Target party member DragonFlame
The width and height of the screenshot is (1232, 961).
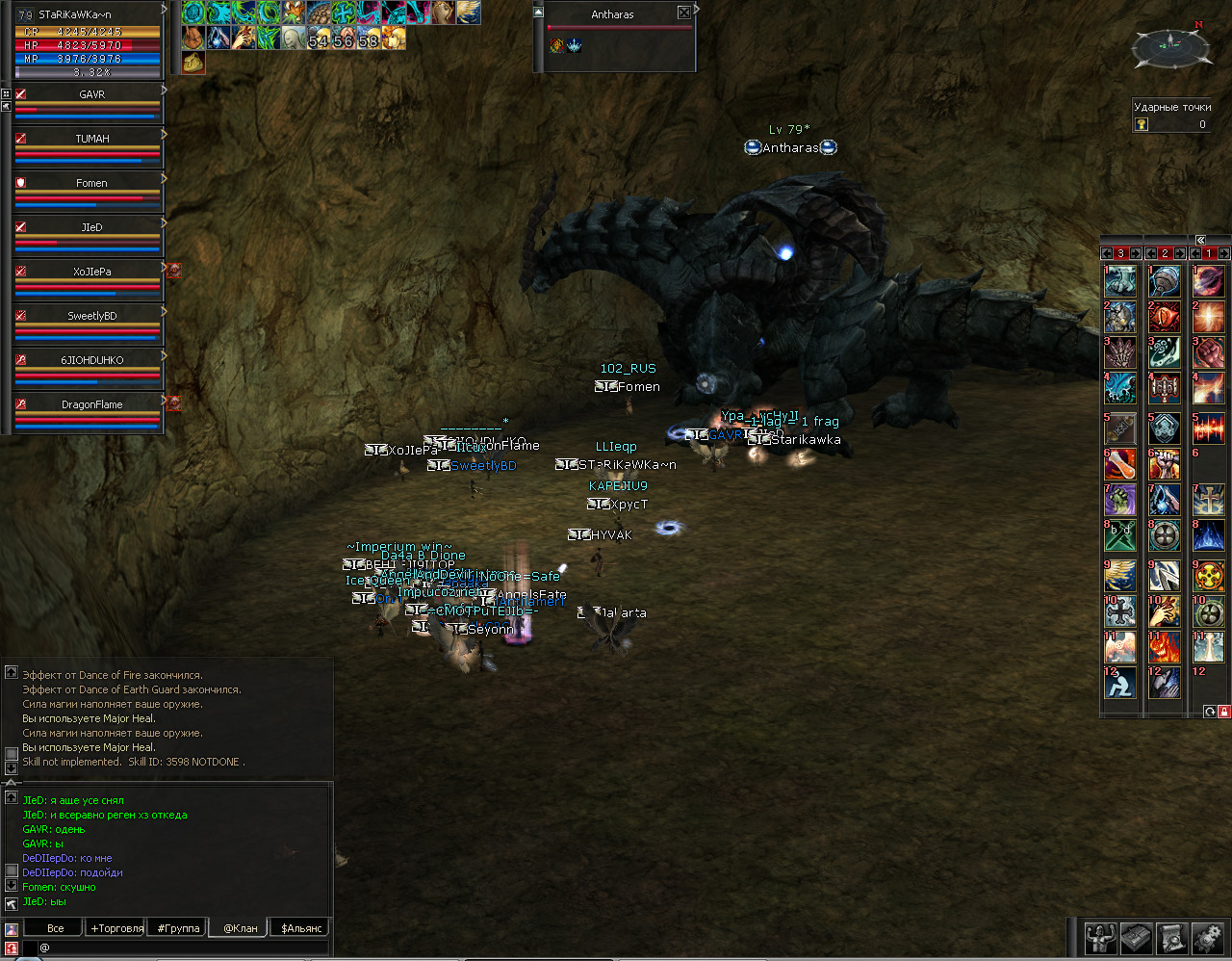[91, 404]
